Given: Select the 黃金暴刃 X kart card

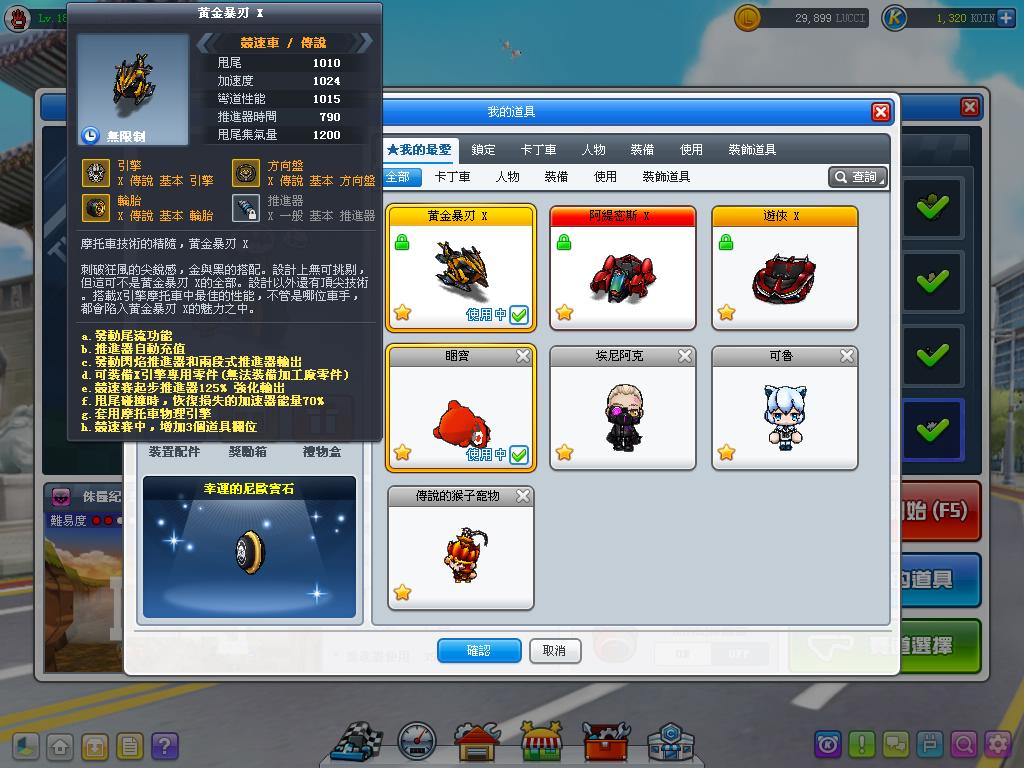Looking at the screenshot, I should (461, 268).
